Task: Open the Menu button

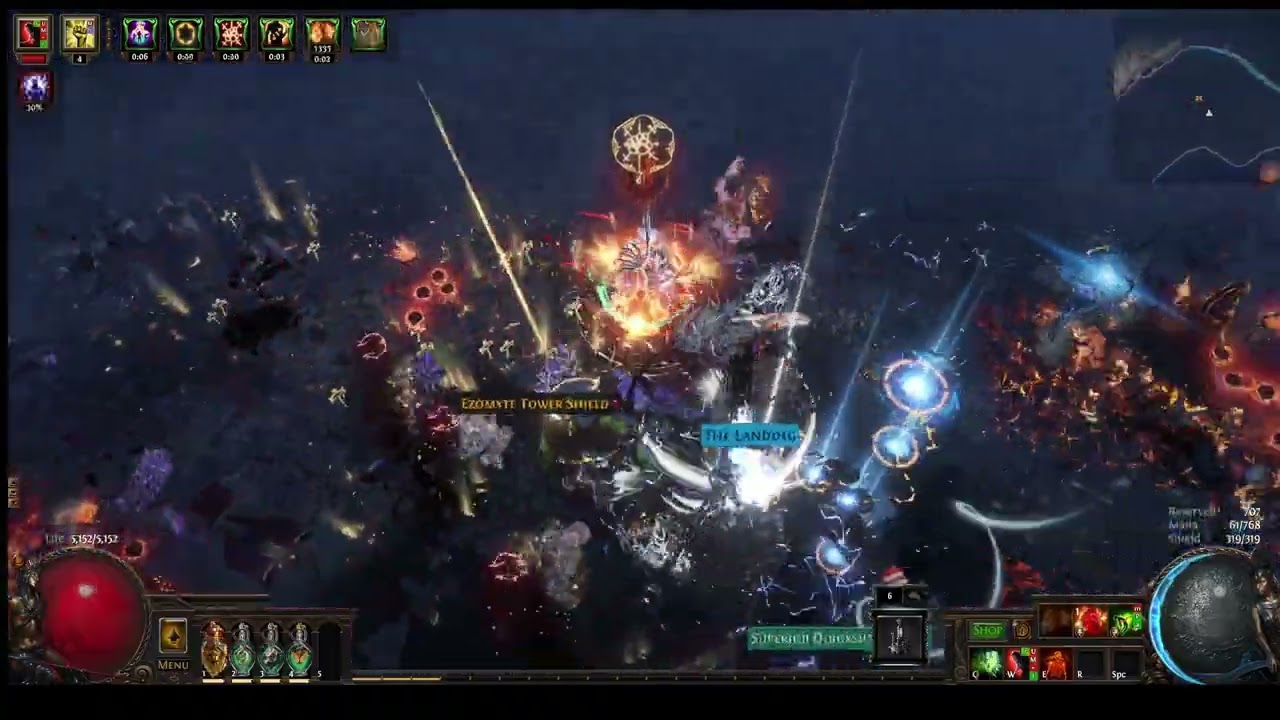Action: click(x=172, y=665)
